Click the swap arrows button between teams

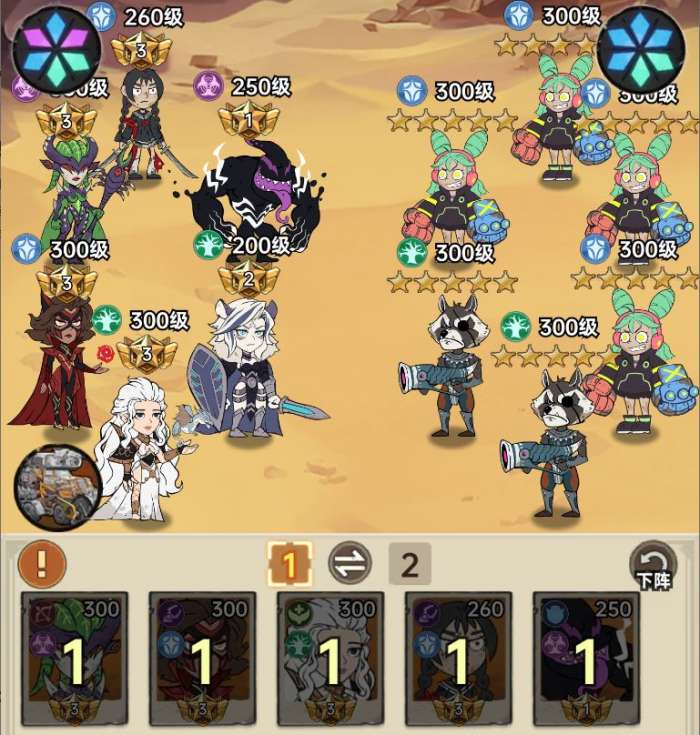(349, 565)
